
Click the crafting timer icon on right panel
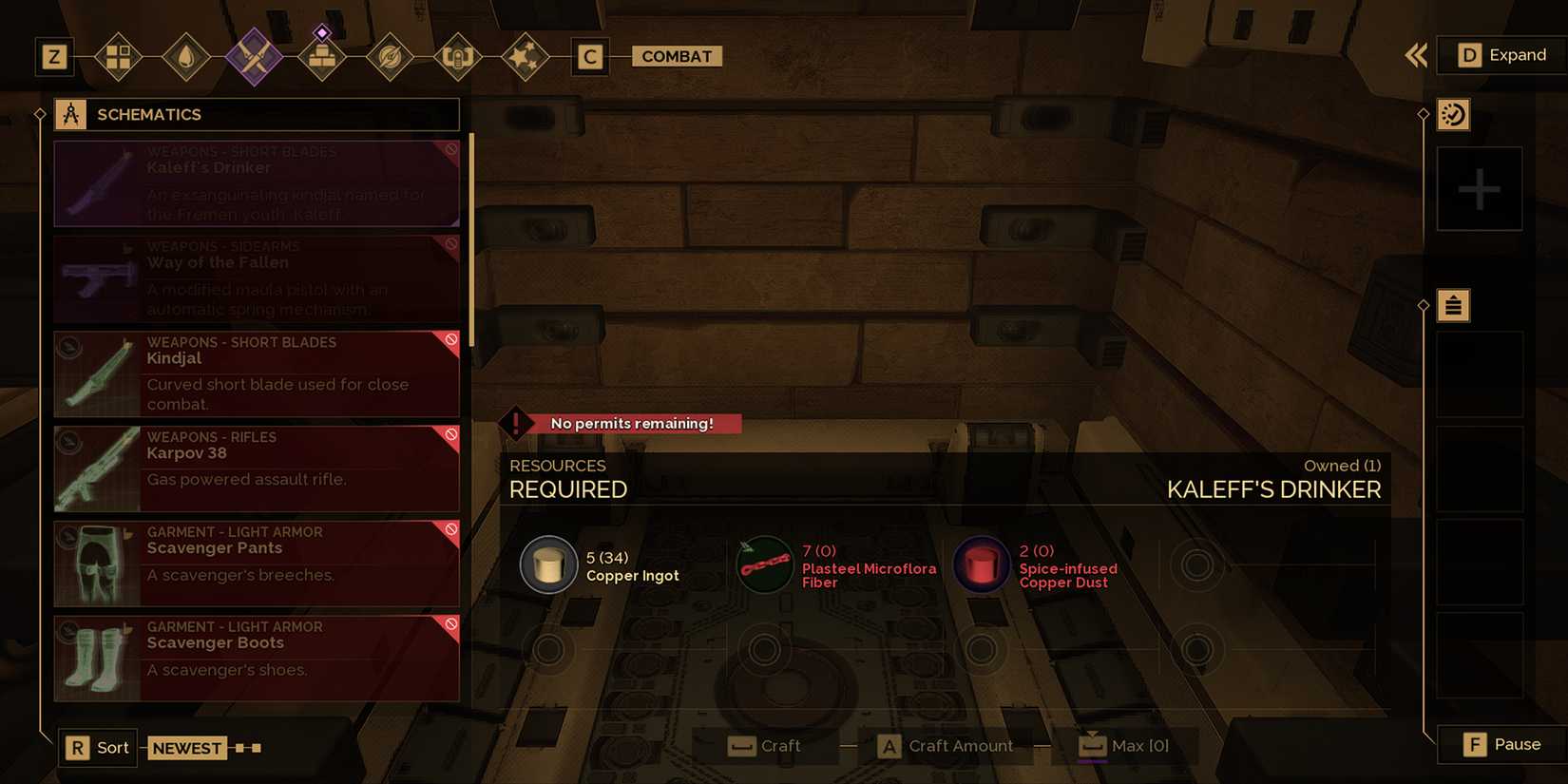pyautogui.click(x=1453, y=114)
